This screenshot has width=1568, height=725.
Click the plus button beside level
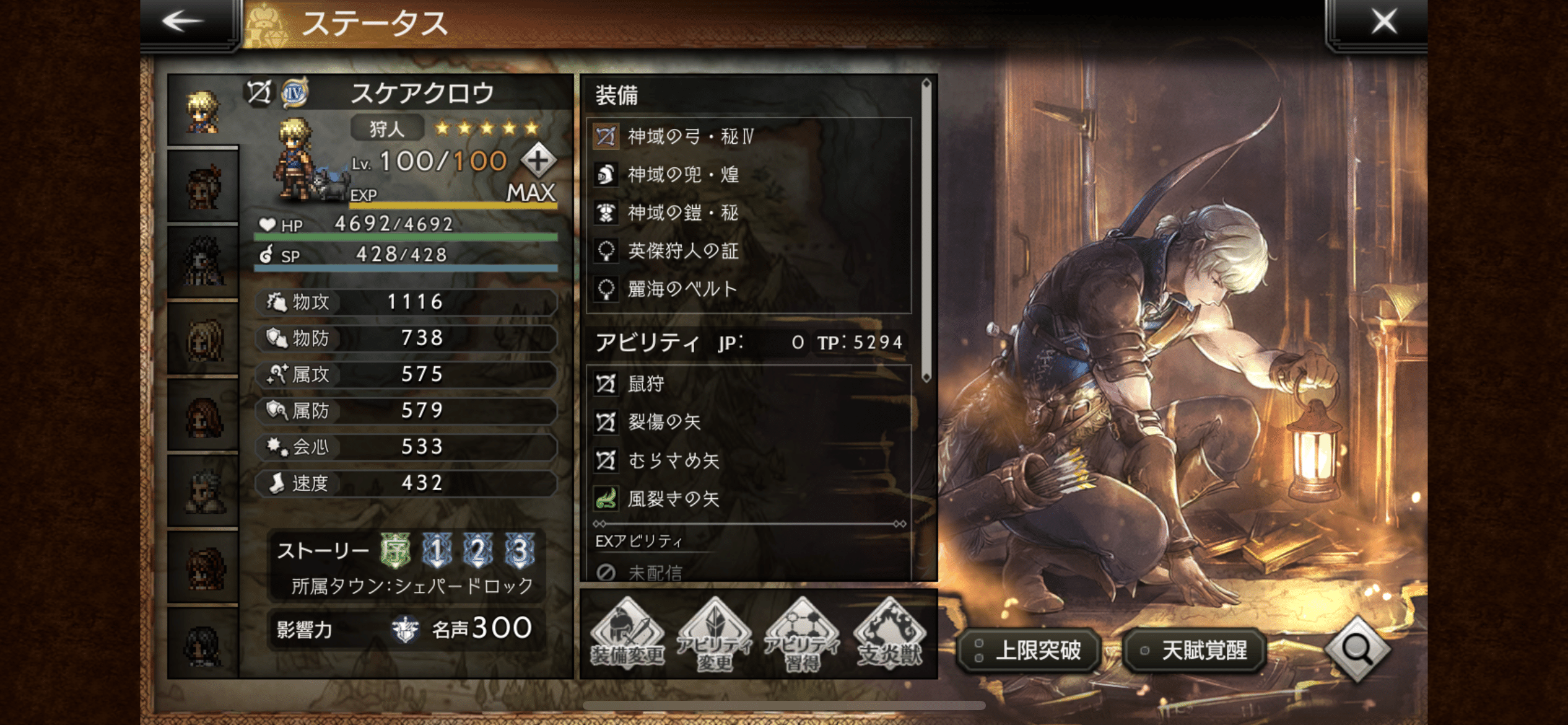[538, 161]
